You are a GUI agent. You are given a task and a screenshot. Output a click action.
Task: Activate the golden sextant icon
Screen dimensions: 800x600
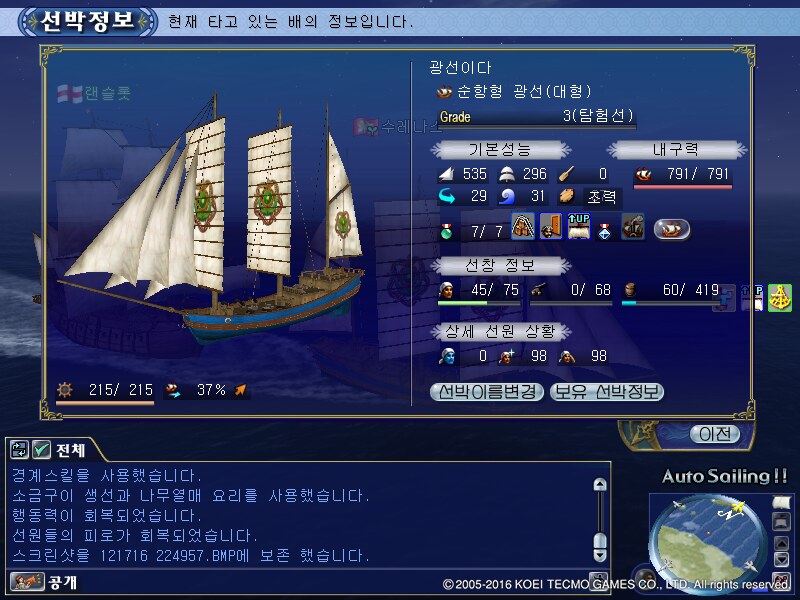779,299
